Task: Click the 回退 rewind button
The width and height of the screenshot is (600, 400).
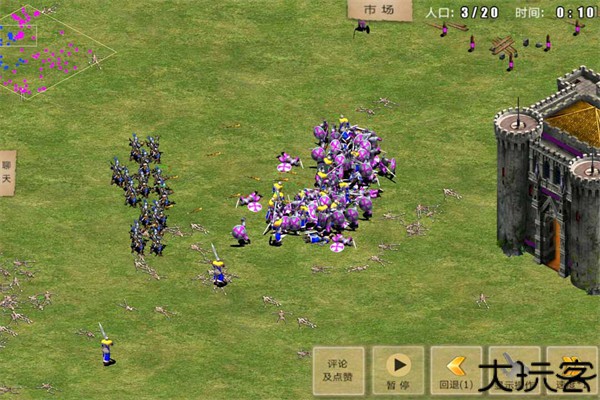Action: [x=456, y=371]
